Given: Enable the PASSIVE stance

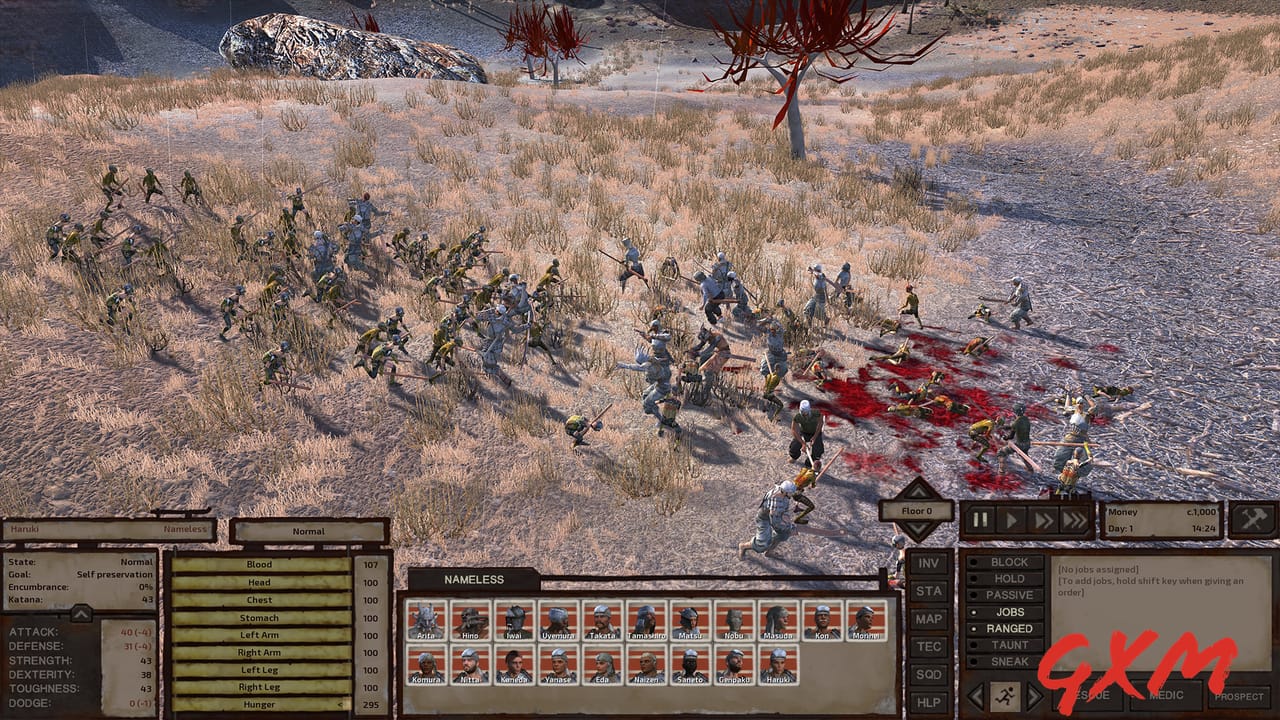Looking at the screenshot, I should [x=1007, y=595].
